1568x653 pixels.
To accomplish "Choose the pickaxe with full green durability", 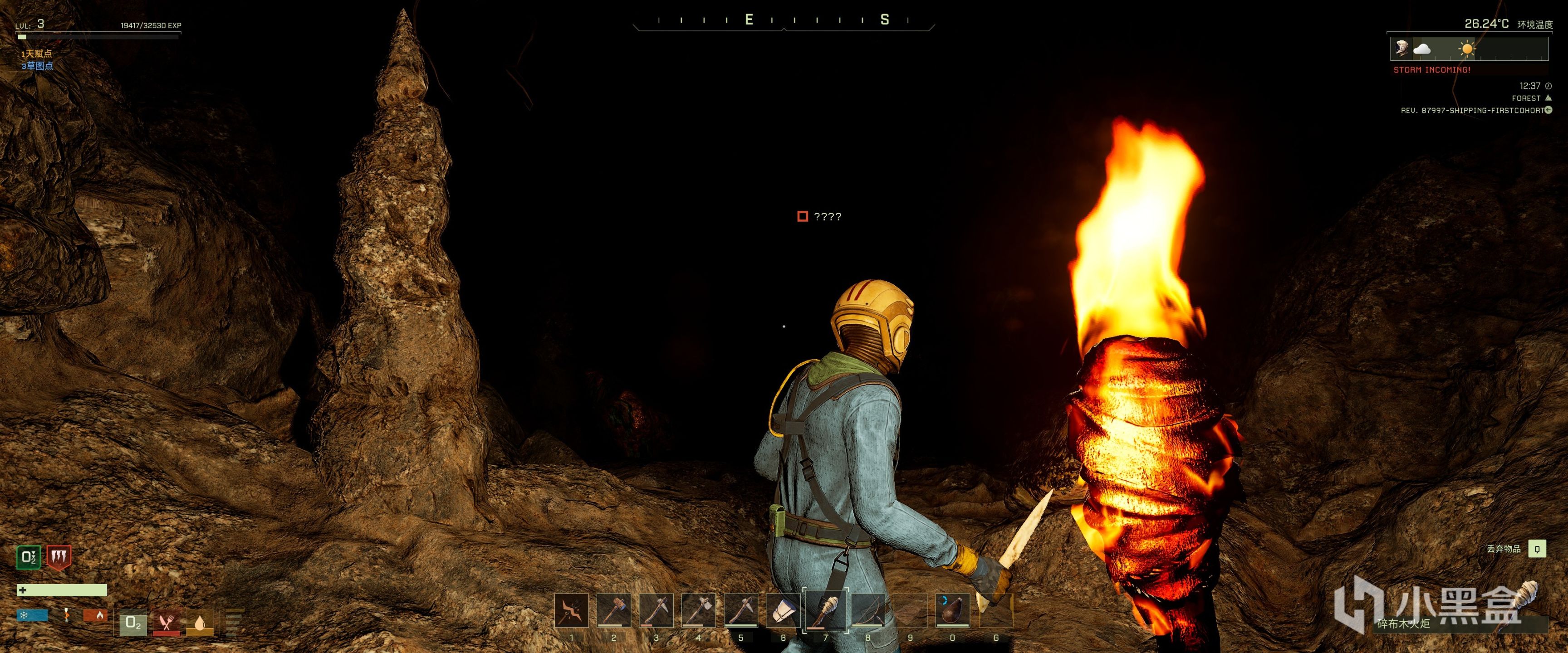I will (x=741, y=610).
